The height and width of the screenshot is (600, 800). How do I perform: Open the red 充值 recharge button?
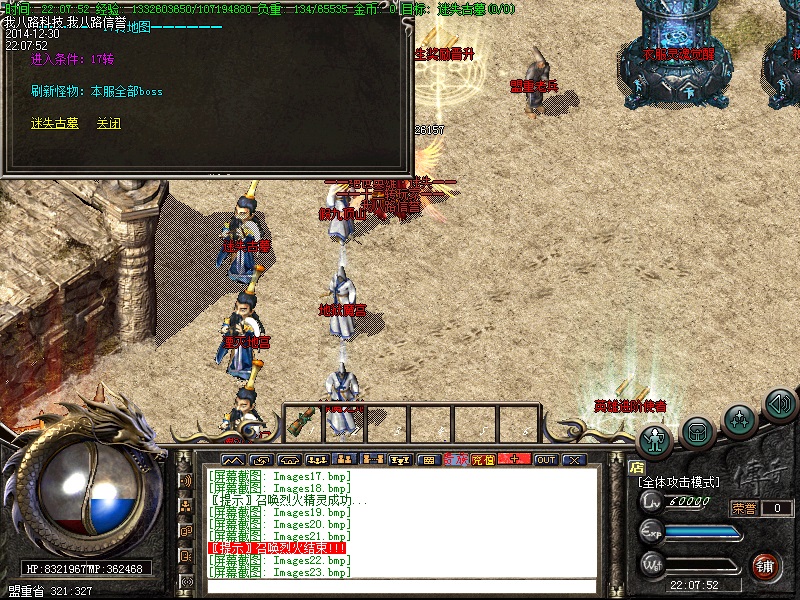click(483, 459)
